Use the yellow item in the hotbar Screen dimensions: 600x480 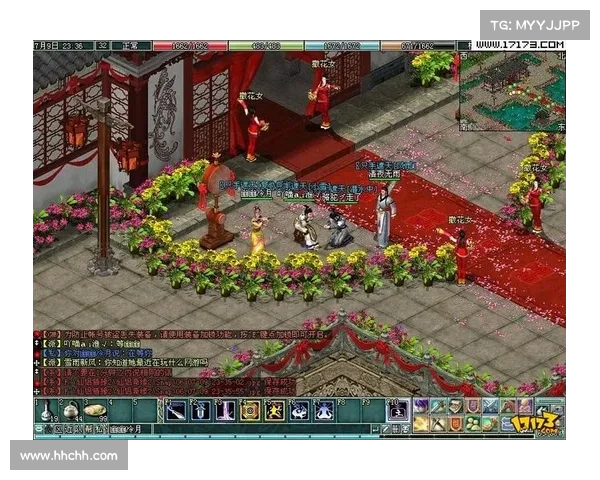click(94, 409)
